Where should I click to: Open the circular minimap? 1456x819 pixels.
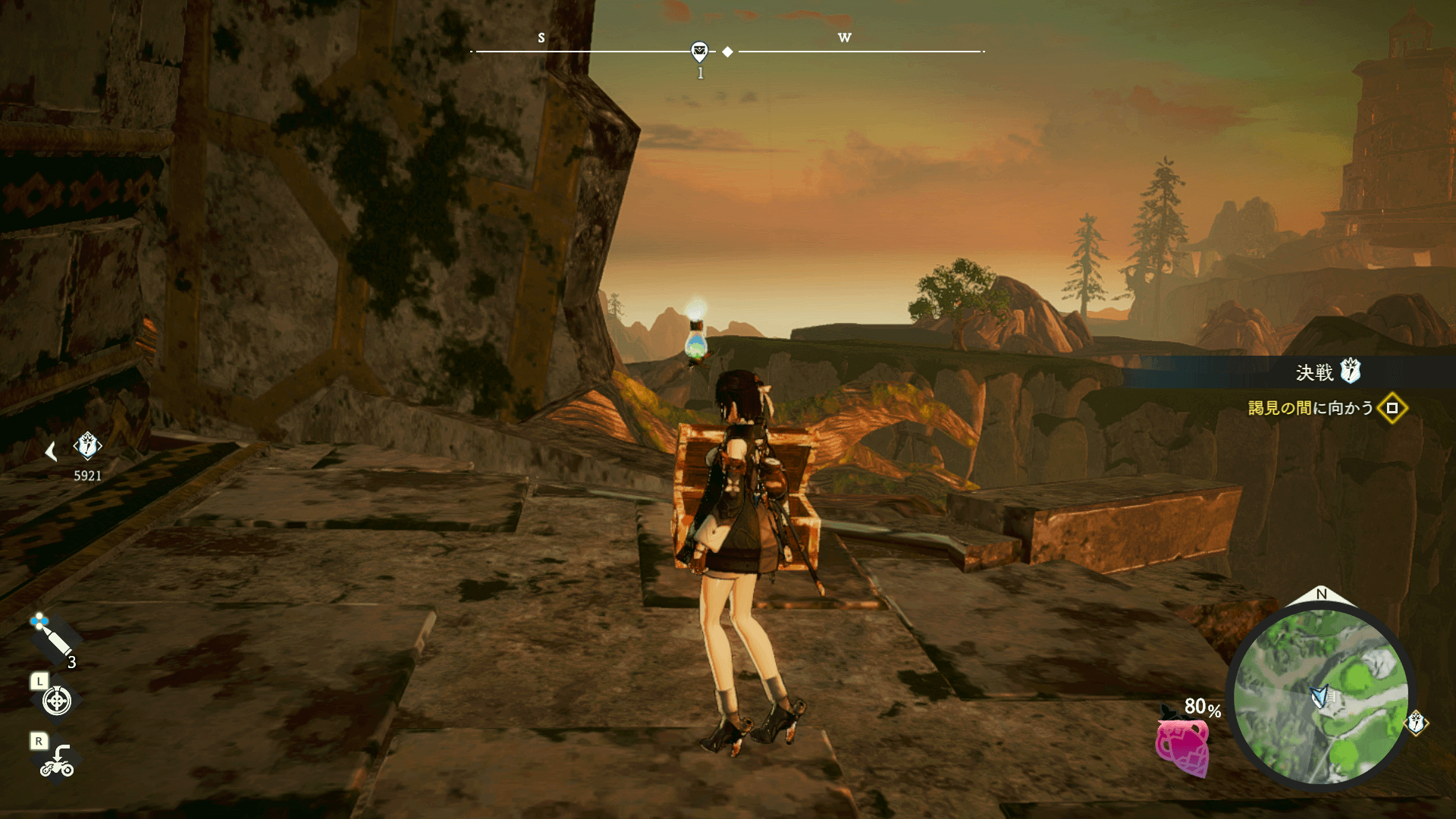pyautogui.click(x=1320, y=696)
